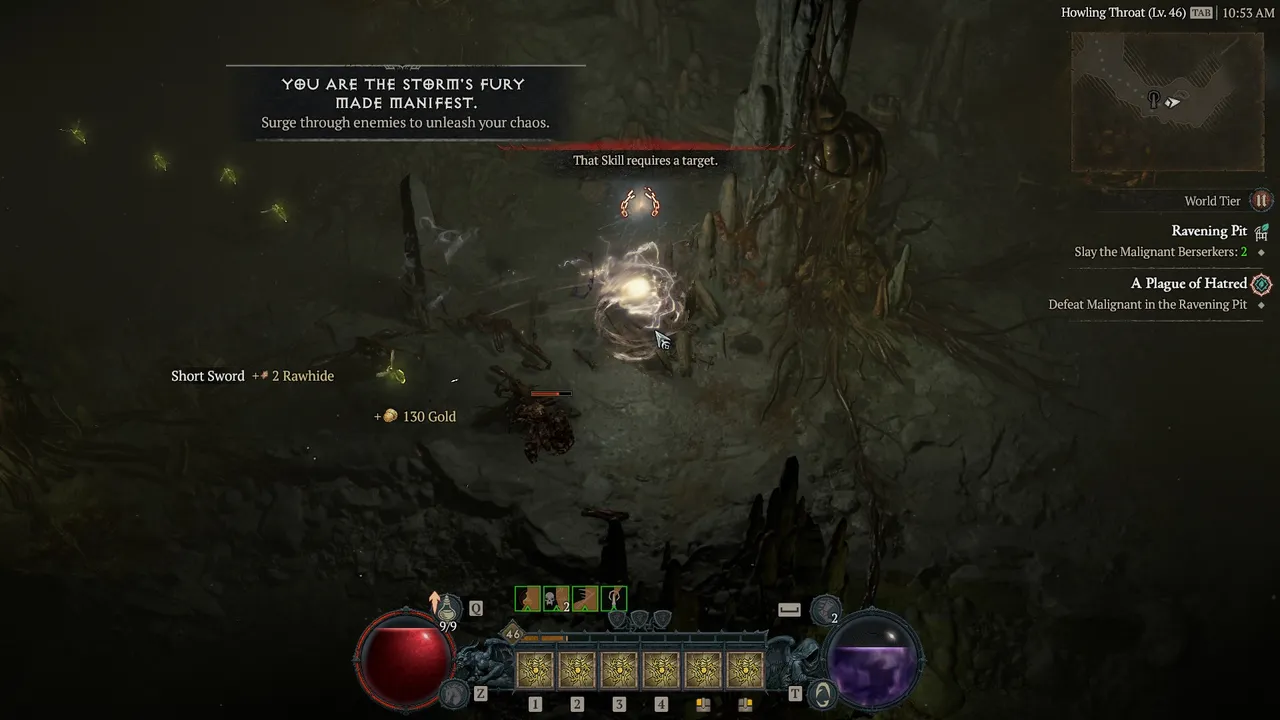Use the healing potion icon
The height and width of the screenshot is (720, 1280).
tap(448, 607)
